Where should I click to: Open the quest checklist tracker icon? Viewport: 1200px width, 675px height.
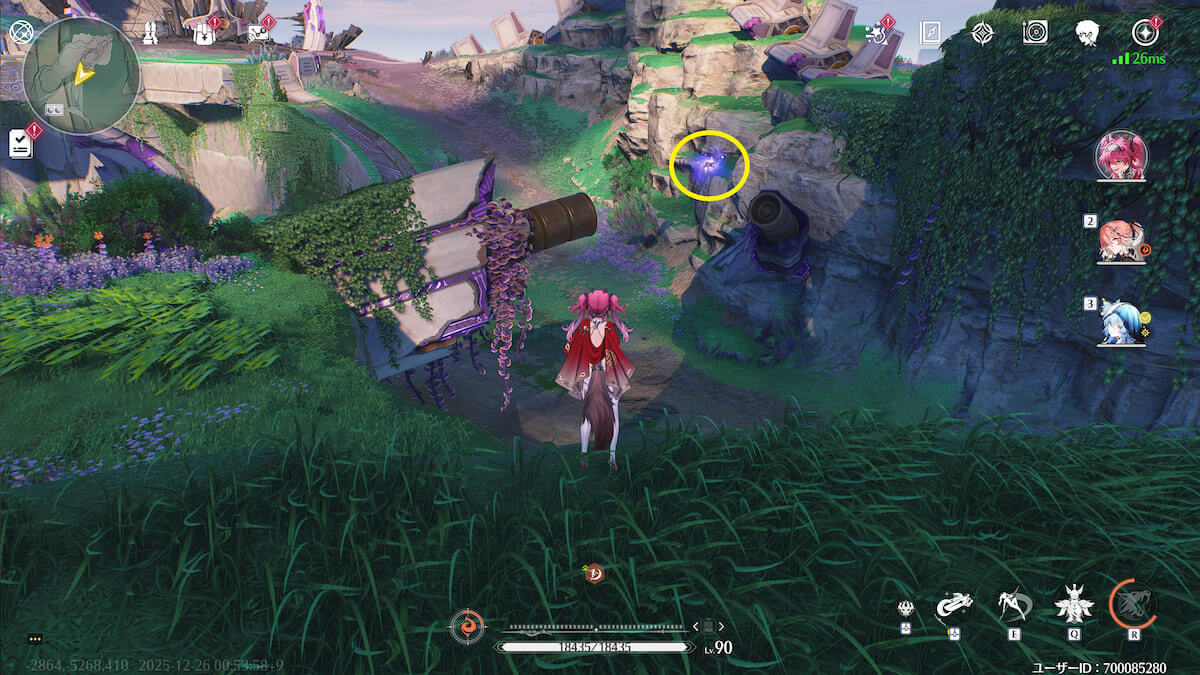(x=20, y=143)
